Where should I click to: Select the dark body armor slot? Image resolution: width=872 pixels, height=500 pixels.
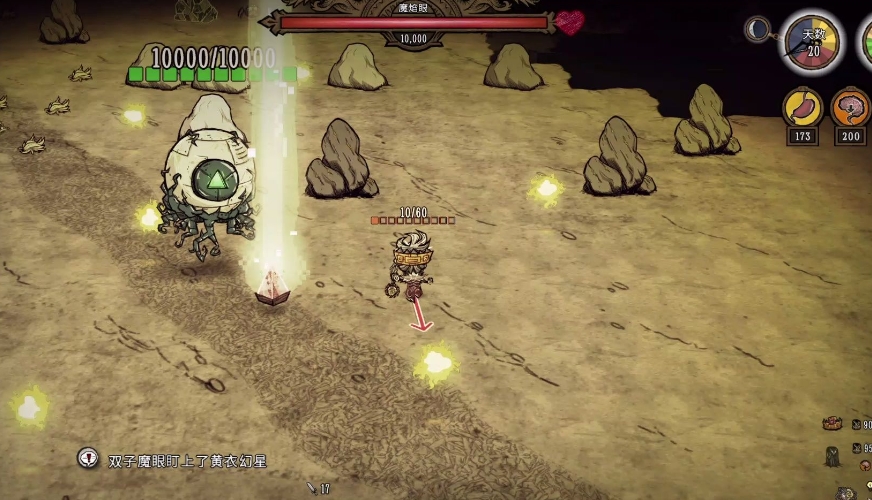click(832, 456)
